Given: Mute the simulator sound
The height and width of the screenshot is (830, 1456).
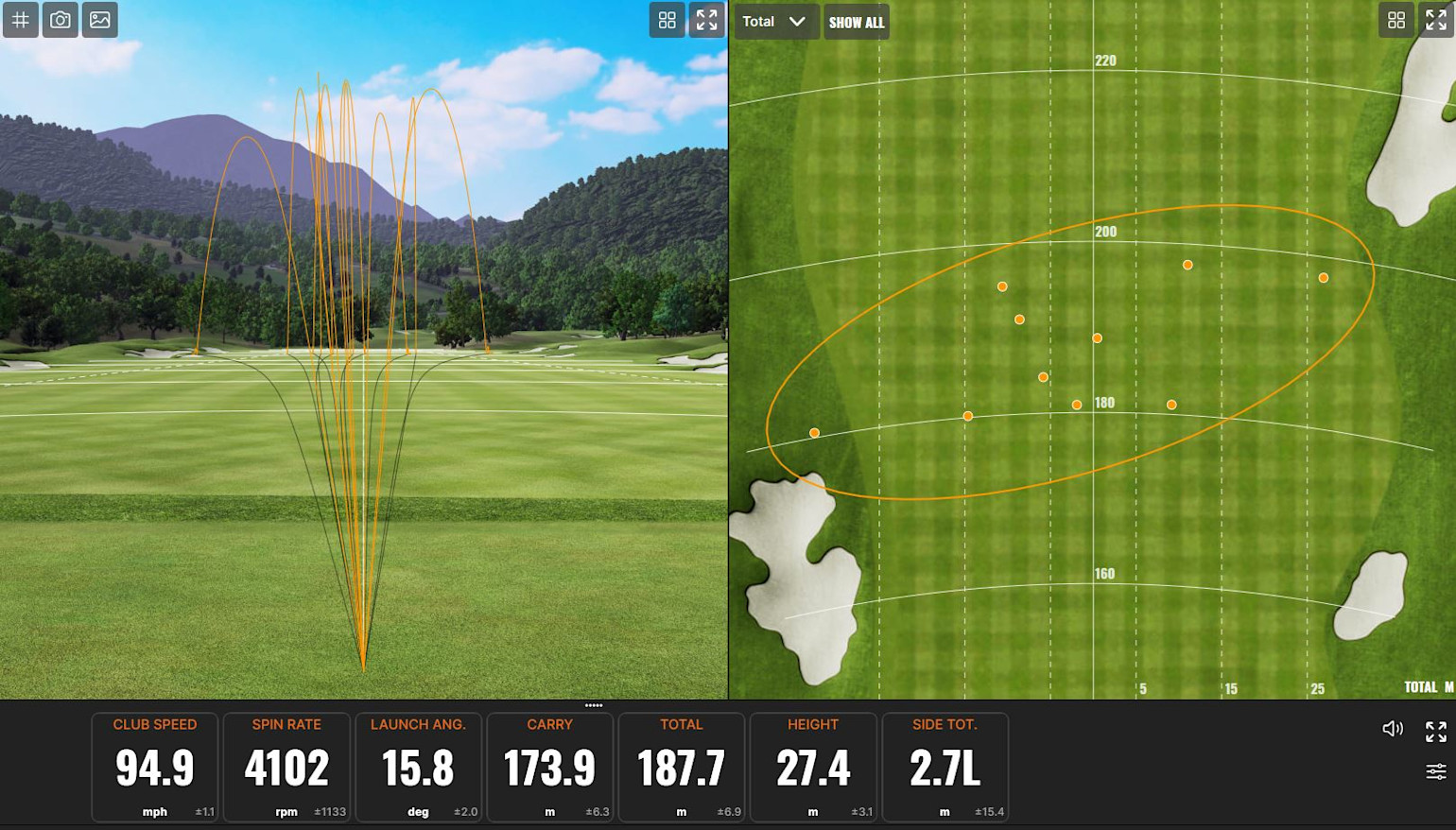Looking at the screenshot, I should click(1392, 728).
